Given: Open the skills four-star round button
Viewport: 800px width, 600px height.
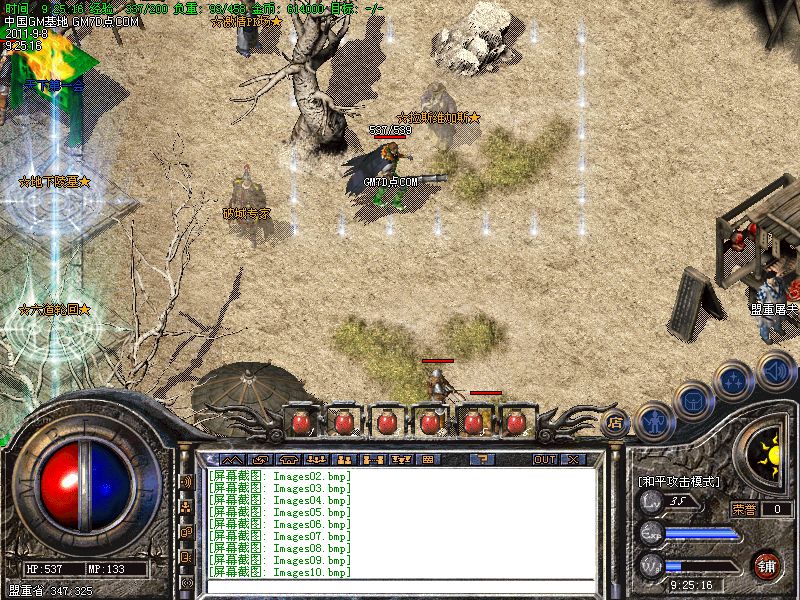Looking at the screenshot, I should 735,380.
